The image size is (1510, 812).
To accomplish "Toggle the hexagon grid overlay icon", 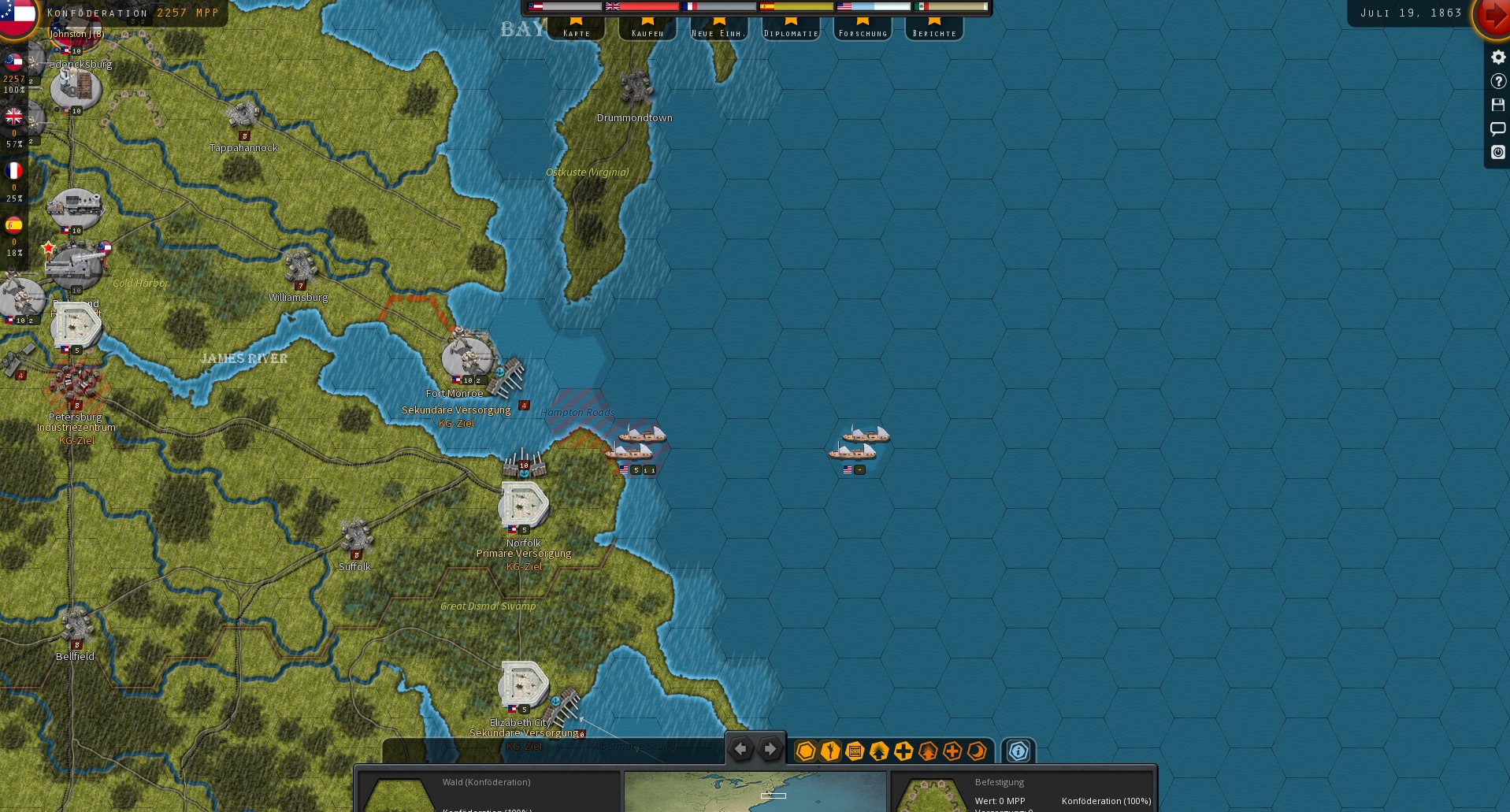I will pyautogui.click(x=805, y=751).
